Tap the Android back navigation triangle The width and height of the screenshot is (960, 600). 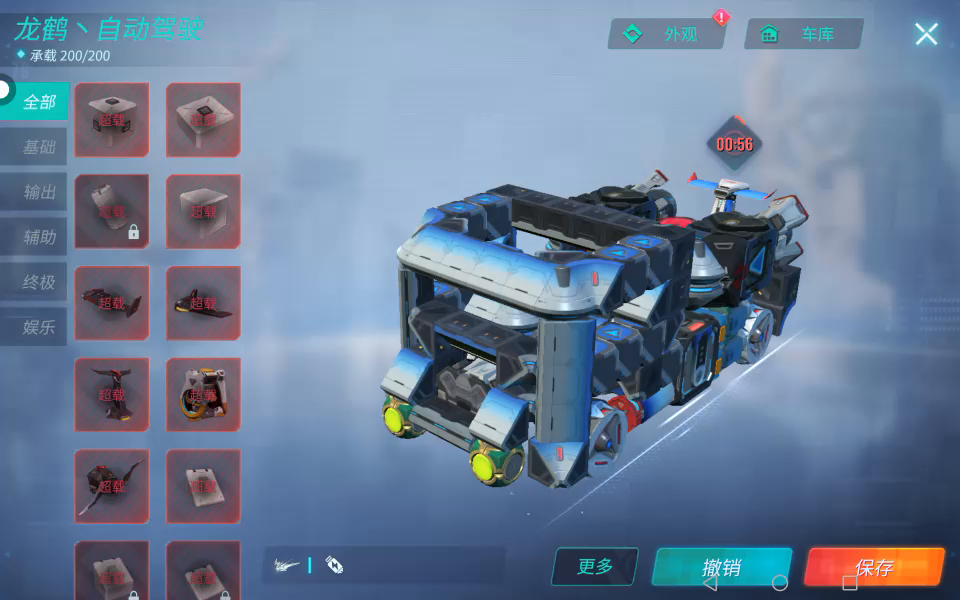710,583
